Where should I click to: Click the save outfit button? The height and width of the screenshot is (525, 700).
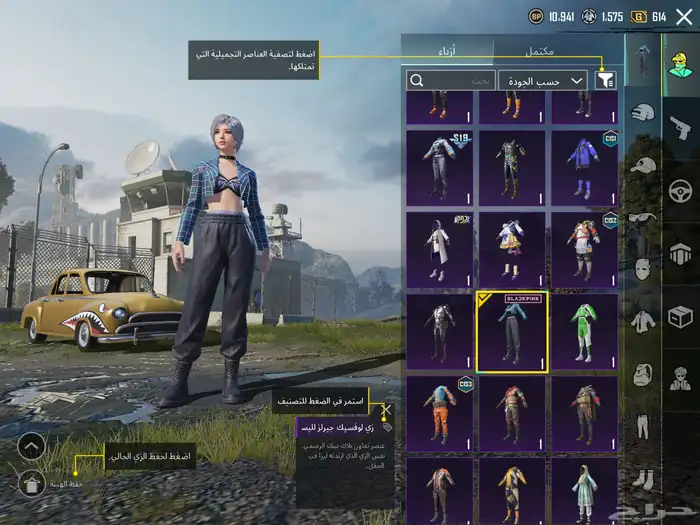(x=32, y=484)
